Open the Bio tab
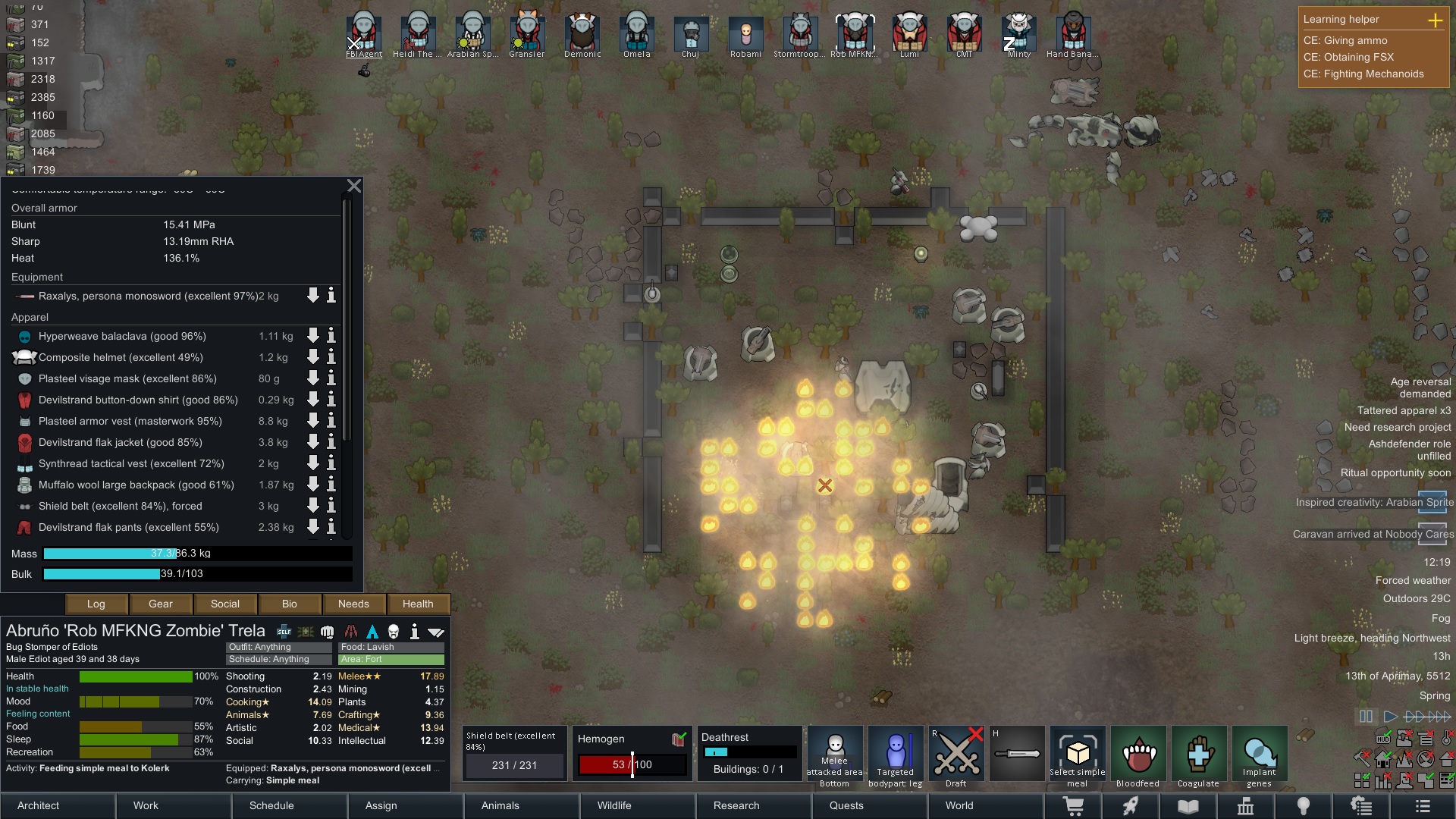Image resolution: width=1456 pixels, height=819 pixels. pos(289,604)
